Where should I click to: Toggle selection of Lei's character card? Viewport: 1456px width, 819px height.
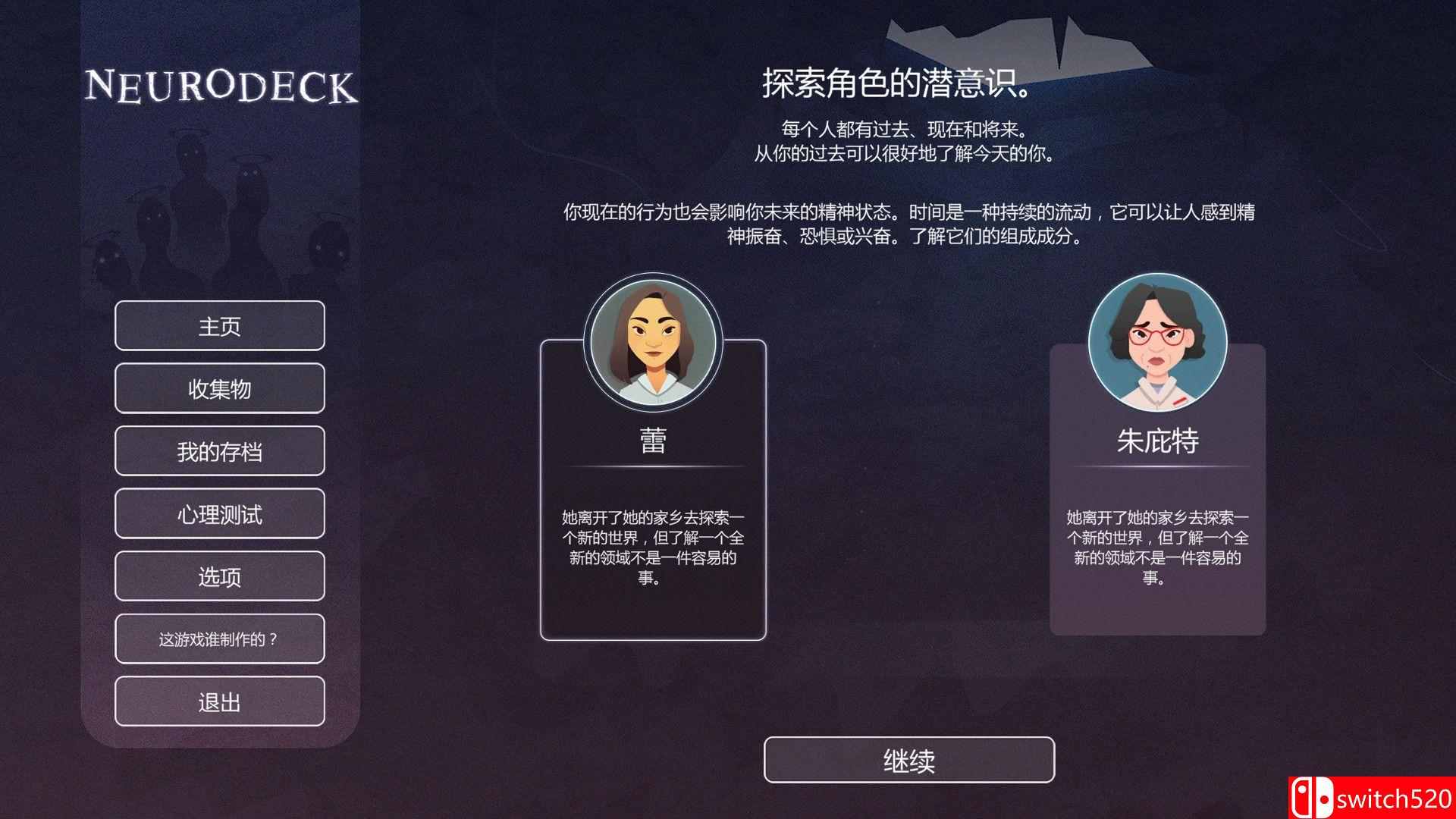pos(654,493)
